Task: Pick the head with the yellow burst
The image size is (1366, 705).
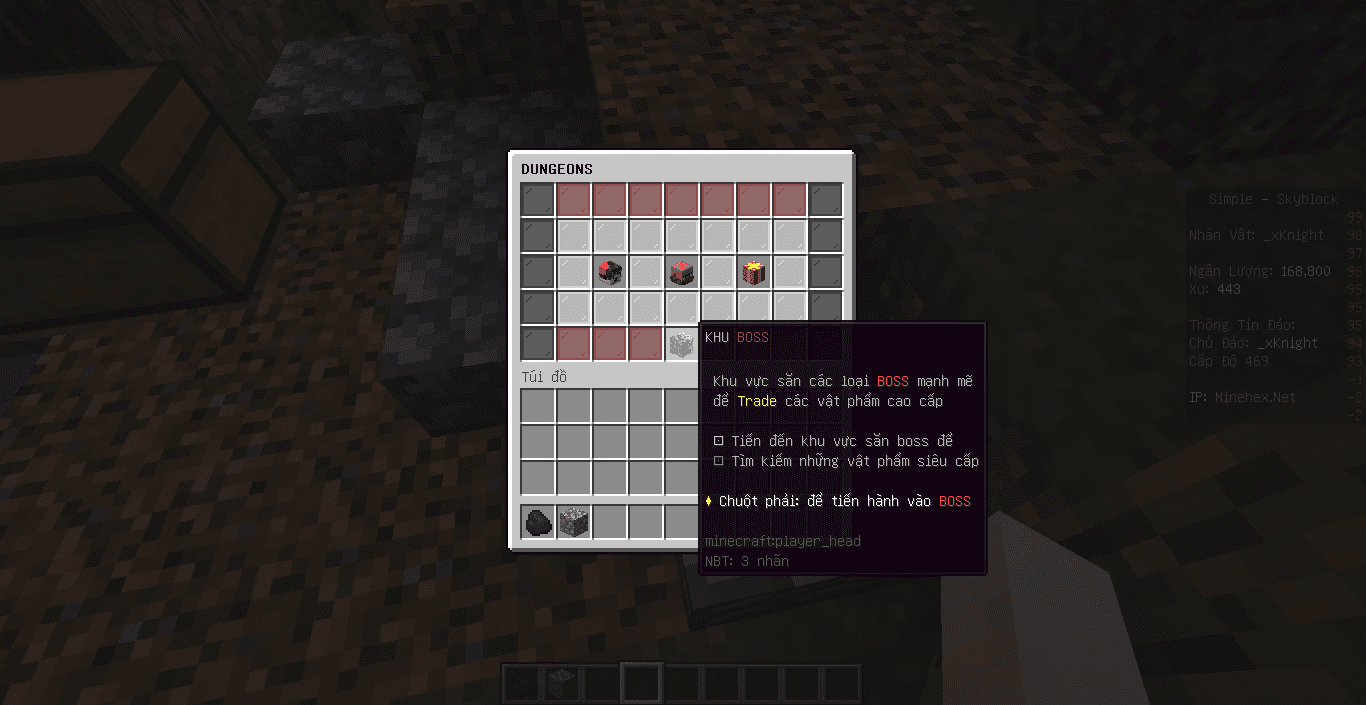Action: (x=753, y=272)
